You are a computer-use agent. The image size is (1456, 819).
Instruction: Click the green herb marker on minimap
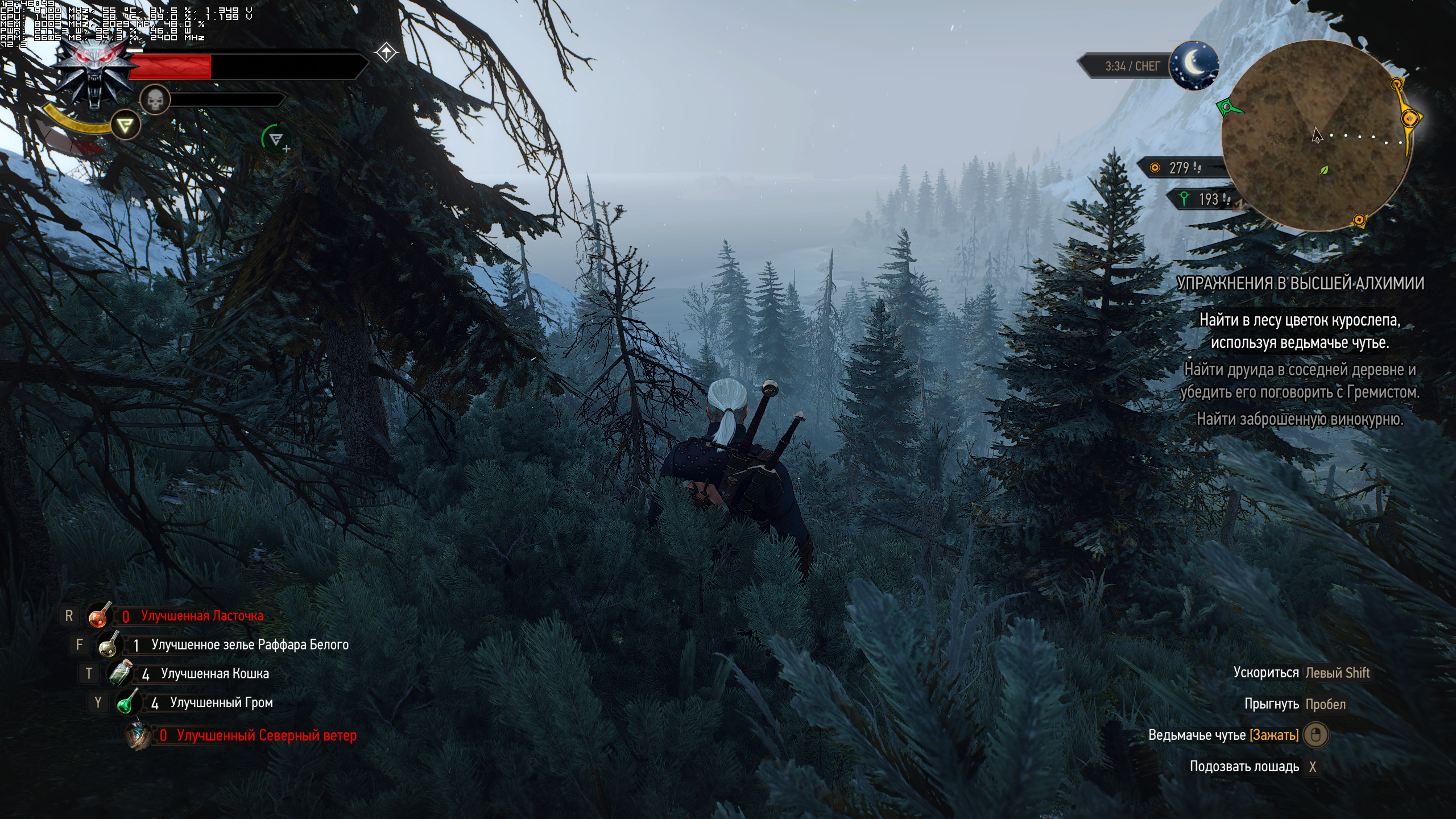click(x=1324, y=169)
